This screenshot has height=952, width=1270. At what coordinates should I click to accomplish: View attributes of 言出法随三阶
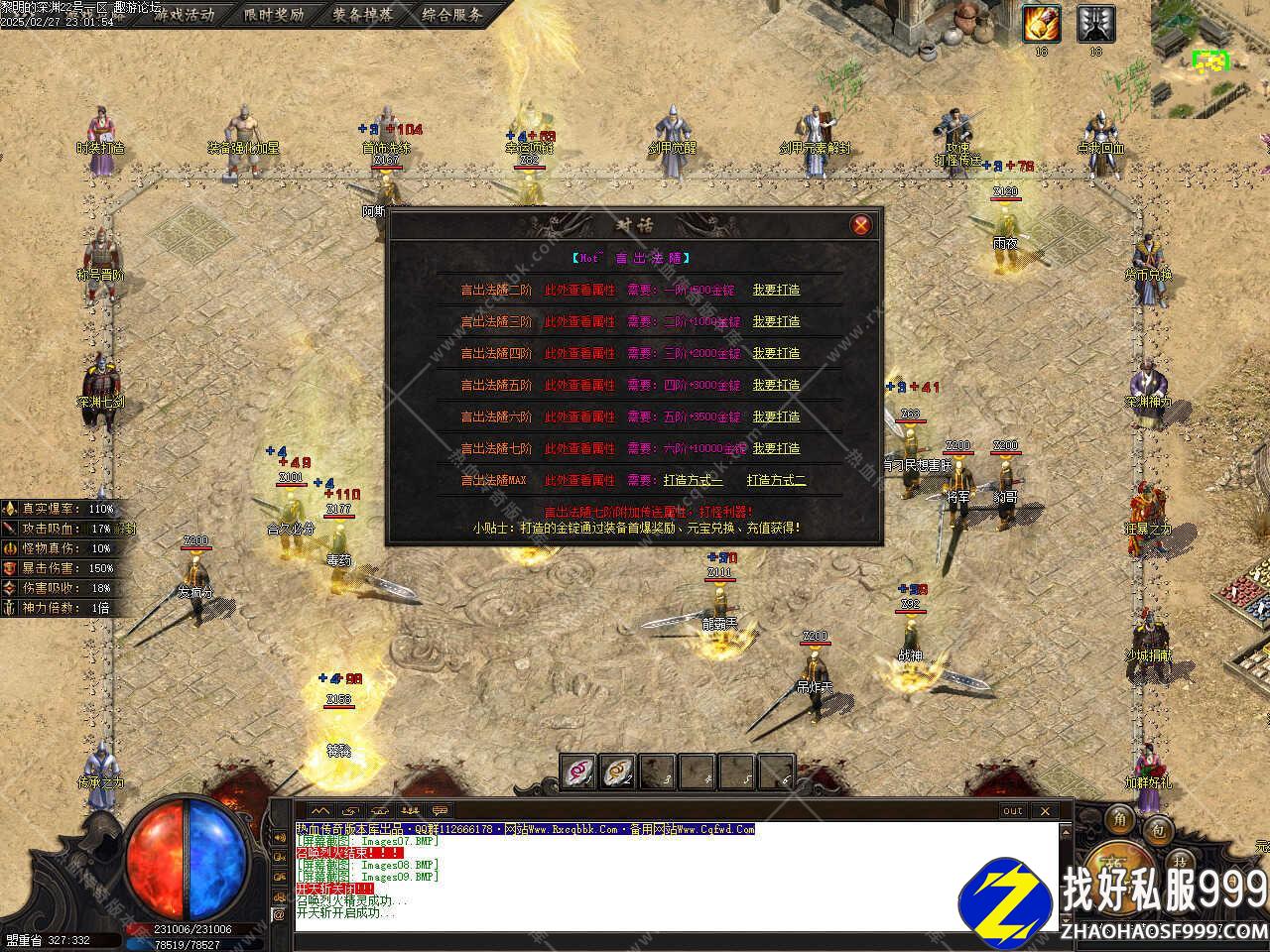click(579, 322)
